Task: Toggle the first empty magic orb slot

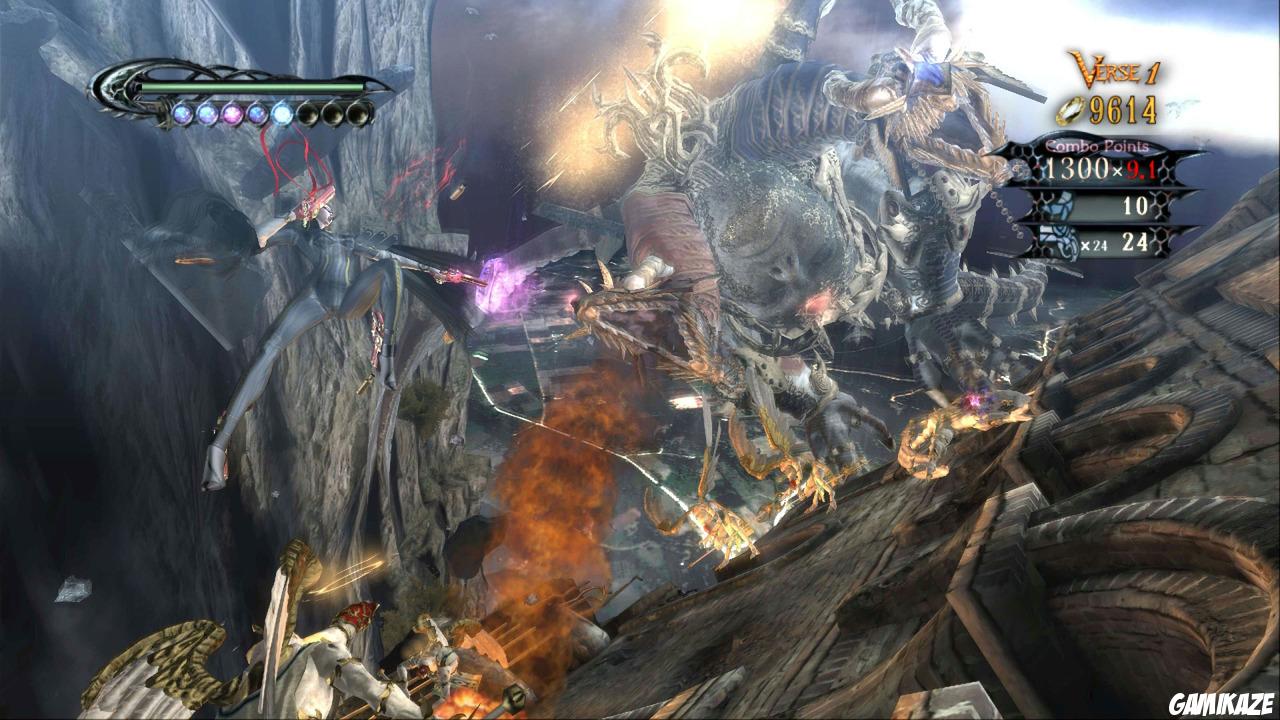Action: pyautogui.click(x=309, y=113)
